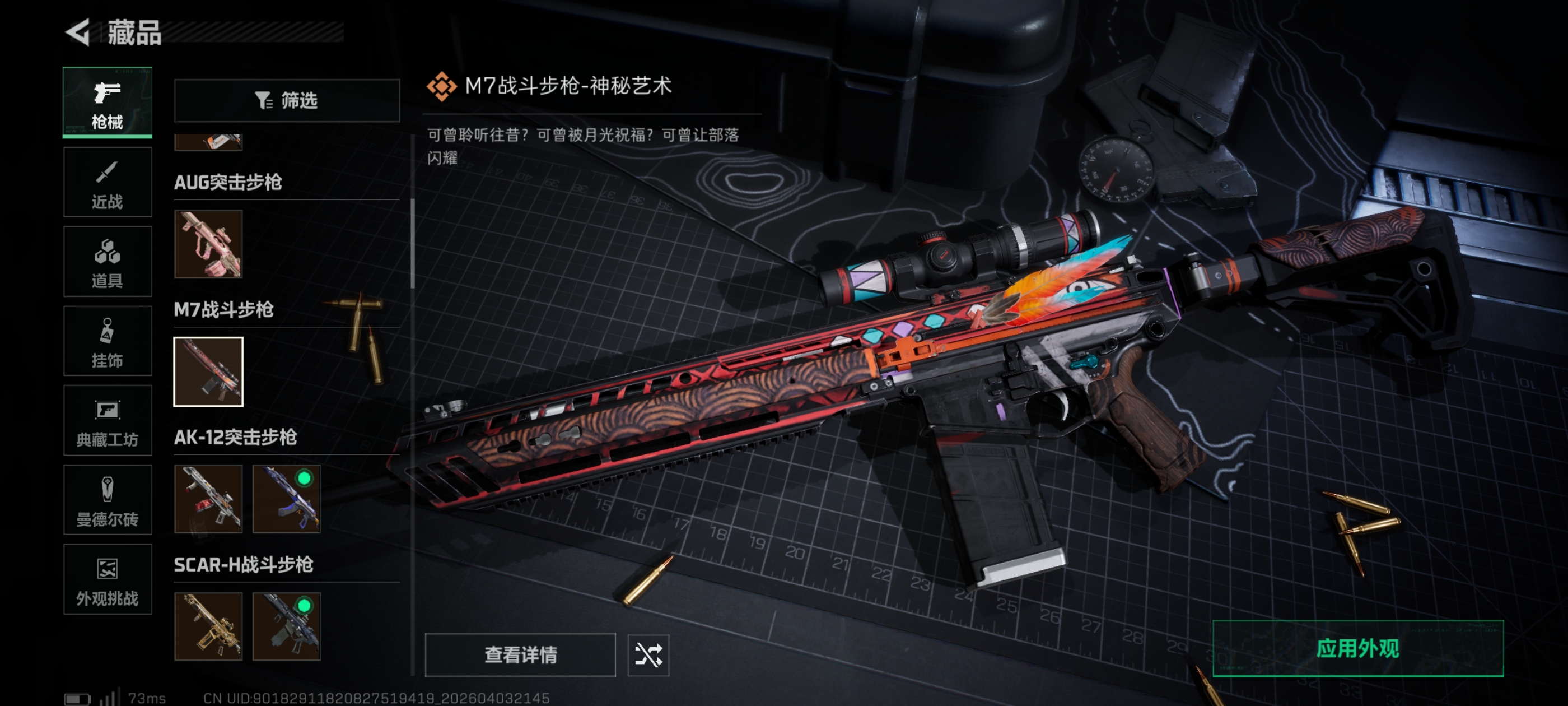The width and height of the screenshot is (1568, 706).
Task: Choose the dark SCAR-H skin with green dot
Action: click(286, 626)
